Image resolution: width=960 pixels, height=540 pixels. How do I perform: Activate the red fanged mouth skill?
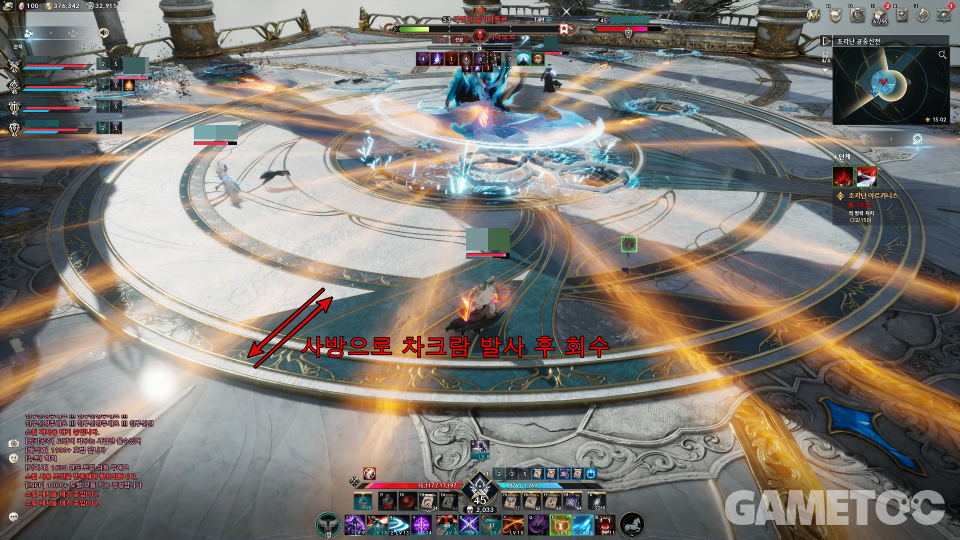[607, 524]
